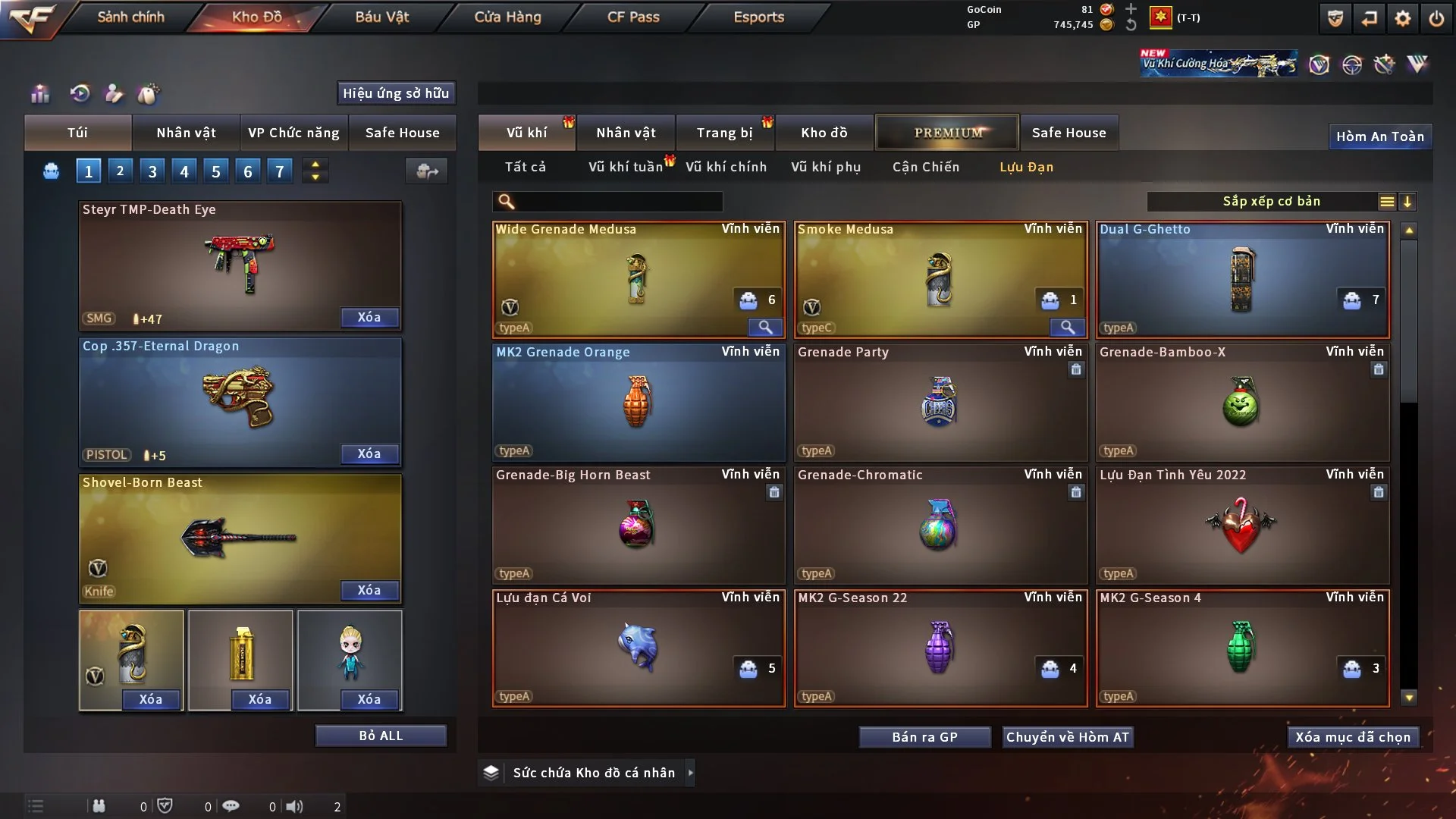The width and height of the screenshot is (1456, 819).
Task: Click the item search field
Action: (618, 201)
